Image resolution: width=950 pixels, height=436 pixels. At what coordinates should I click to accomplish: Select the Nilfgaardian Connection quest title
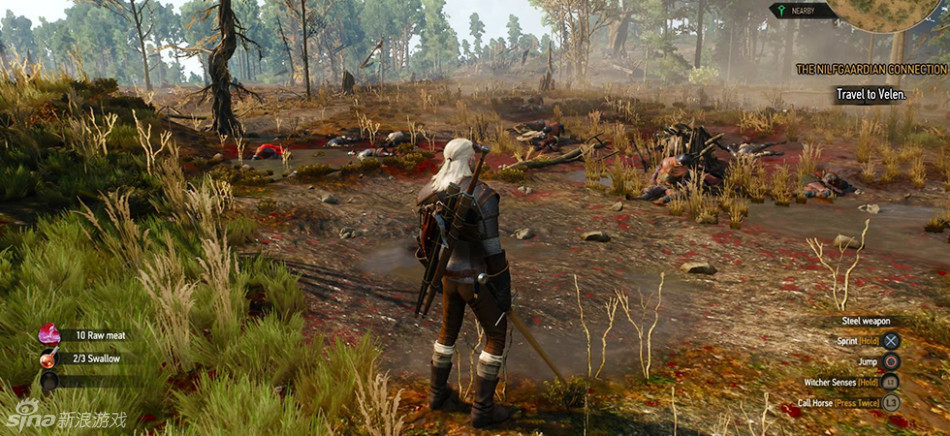point(871,69)
